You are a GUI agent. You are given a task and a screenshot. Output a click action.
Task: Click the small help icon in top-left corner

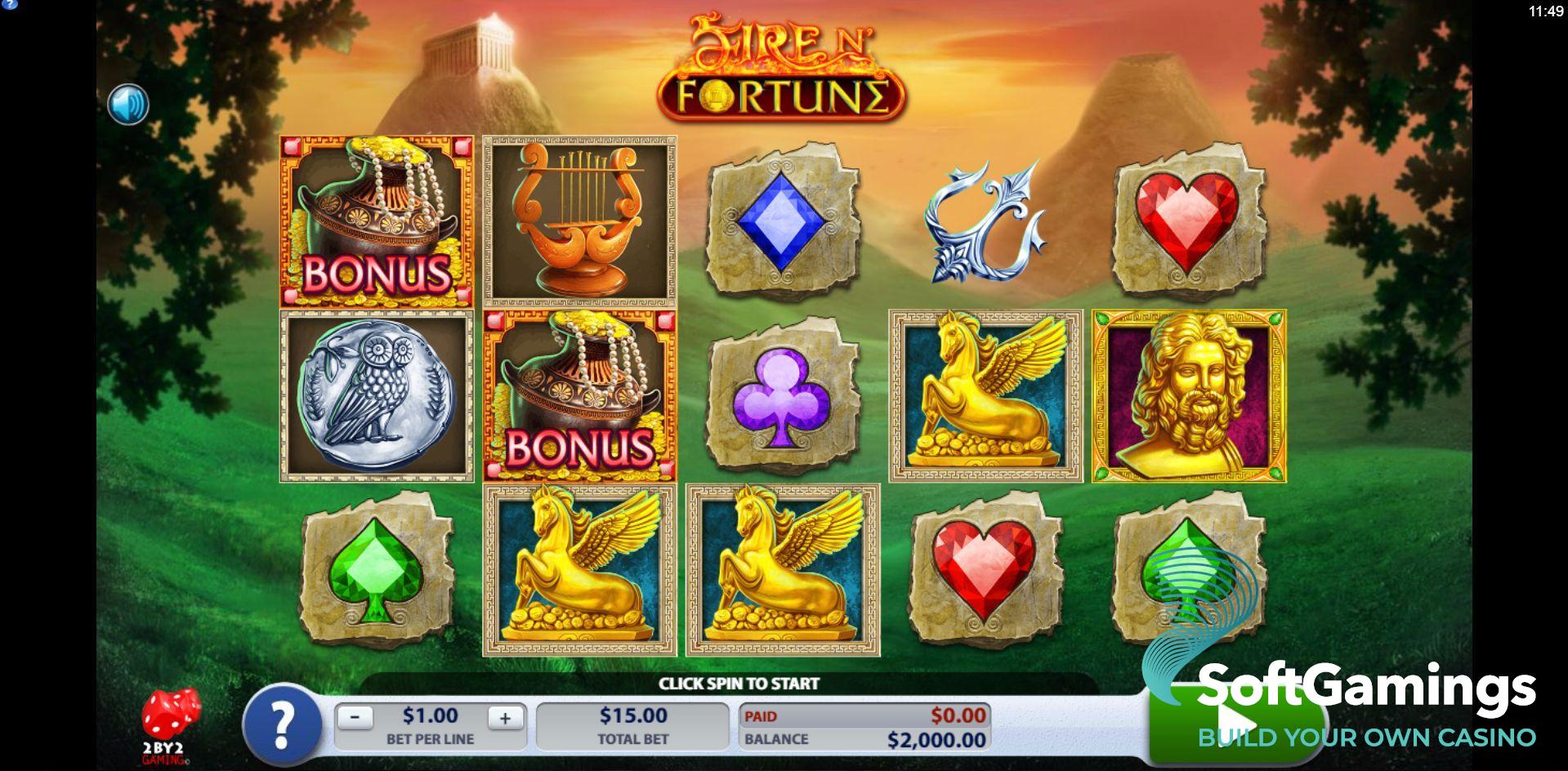9,4
